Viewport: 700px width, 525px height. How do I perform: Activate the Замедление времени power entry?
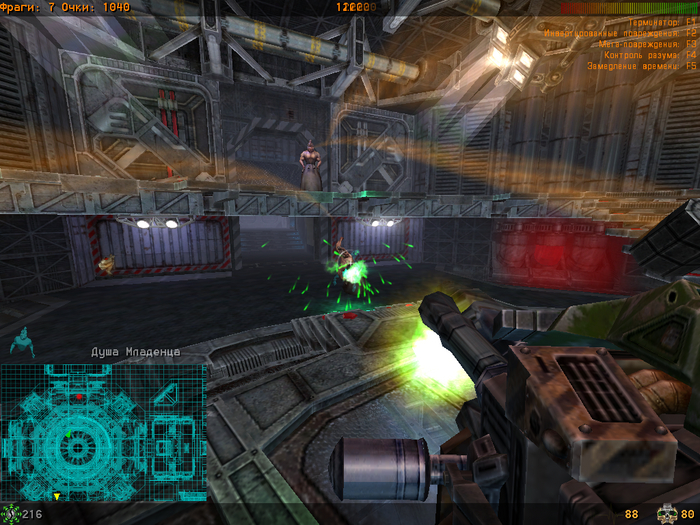click(641, 66)
